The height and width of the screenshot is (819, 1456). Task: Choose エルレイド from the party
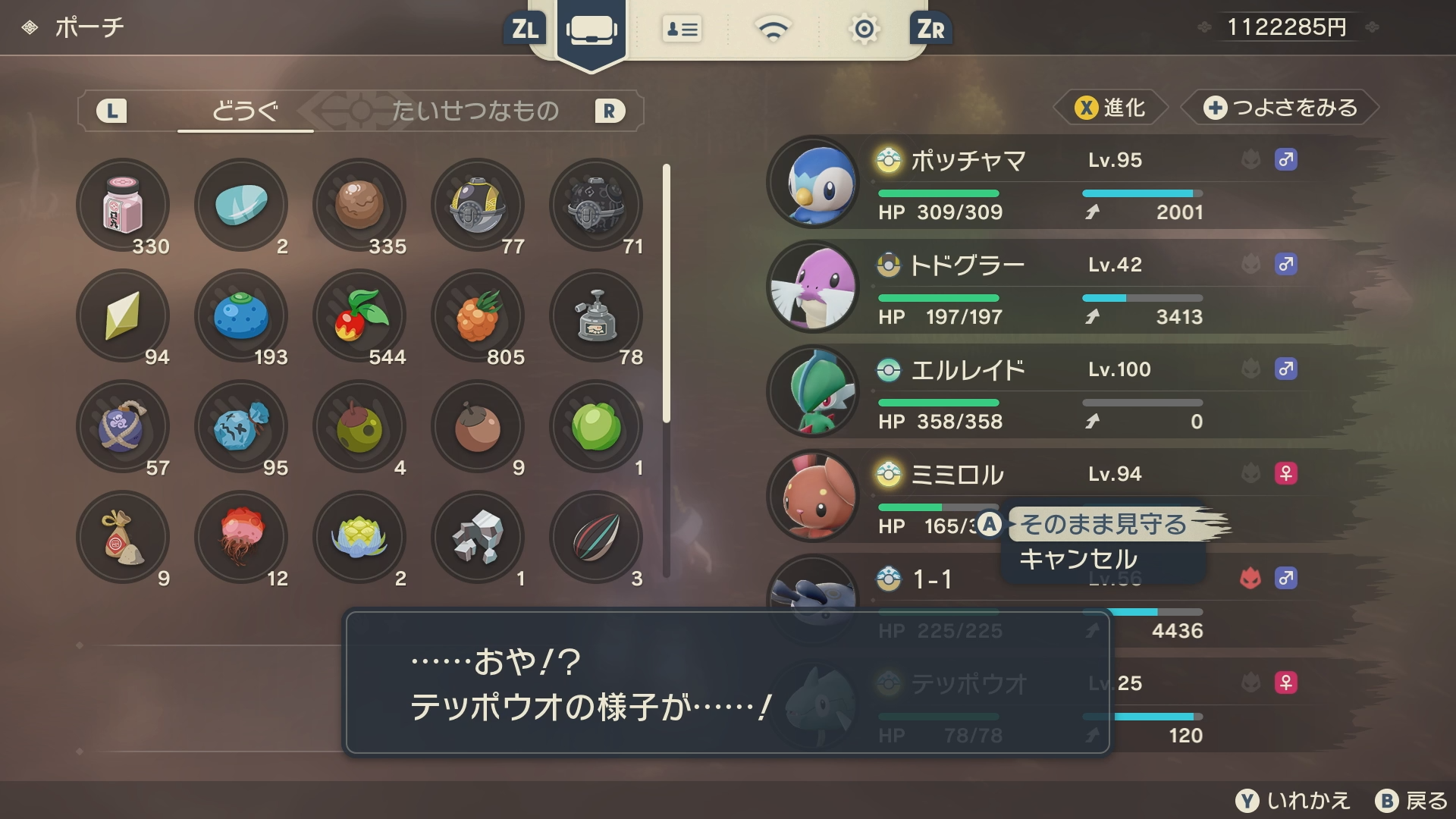pyautogui.click(x=968, y=370)
